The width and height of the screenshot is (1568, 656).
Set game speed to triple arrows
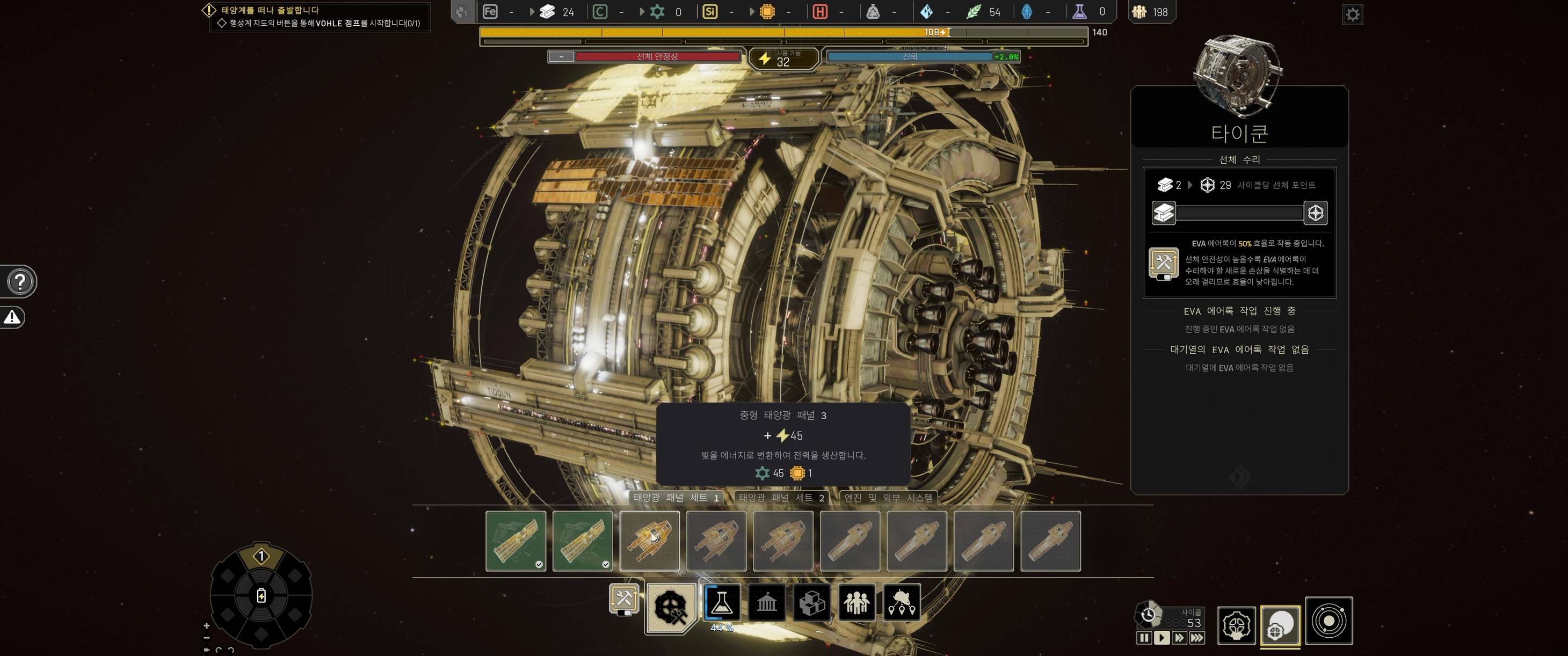point(1197,638)
